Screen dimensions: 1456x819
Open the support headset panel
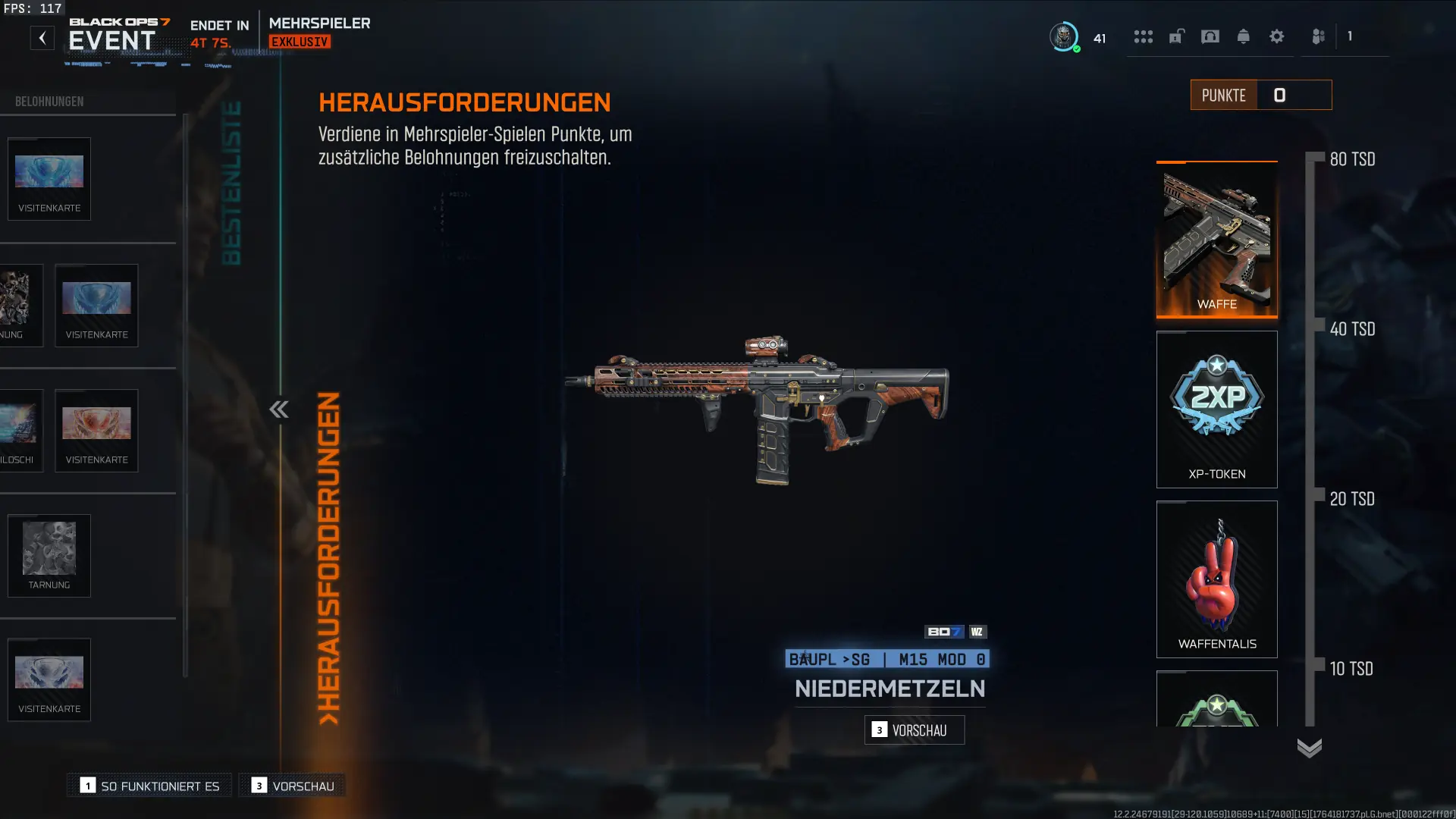pyautogui.click(x=1210, y=37)
